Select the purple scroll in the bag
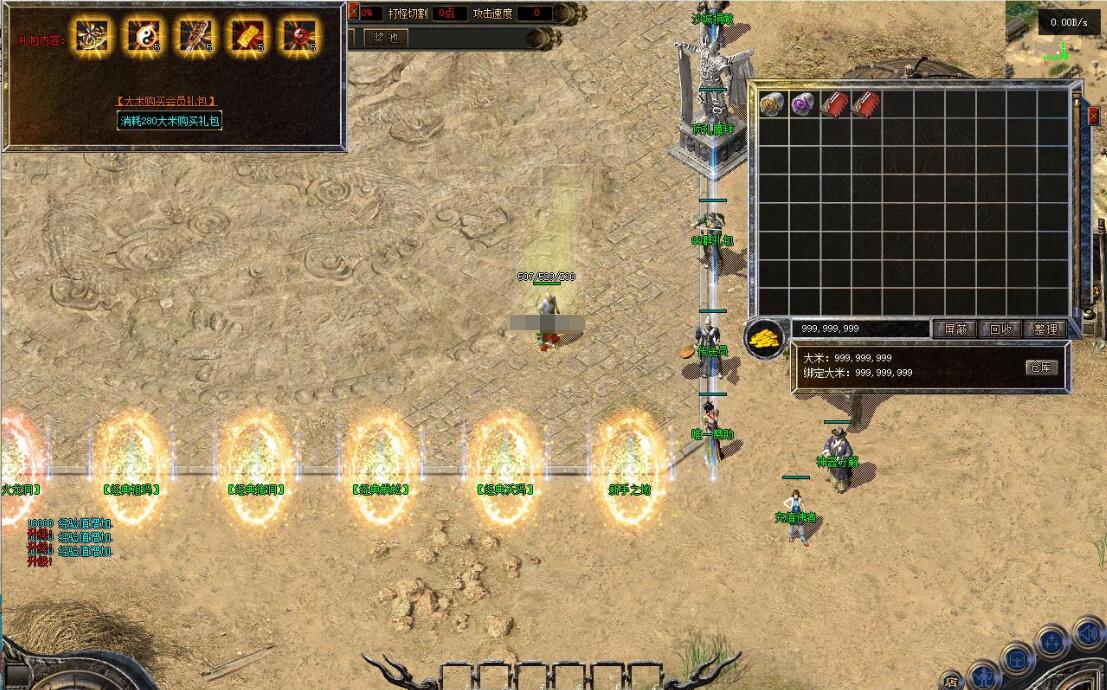Screen dimensions: 1107x690 click(x=802, y=104)
